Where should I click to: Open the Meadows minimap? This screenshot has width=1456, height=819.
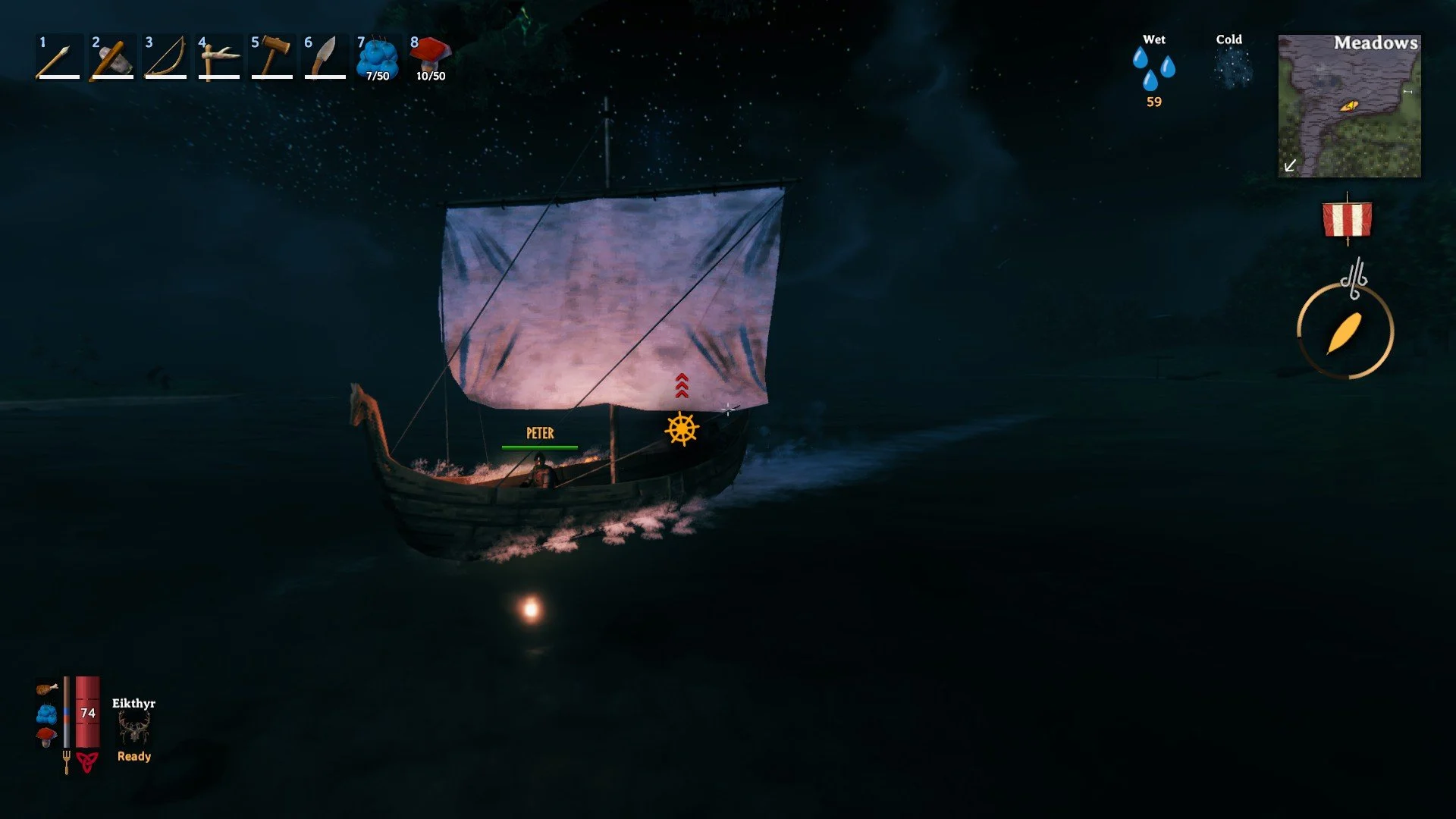coord(1349,106)
